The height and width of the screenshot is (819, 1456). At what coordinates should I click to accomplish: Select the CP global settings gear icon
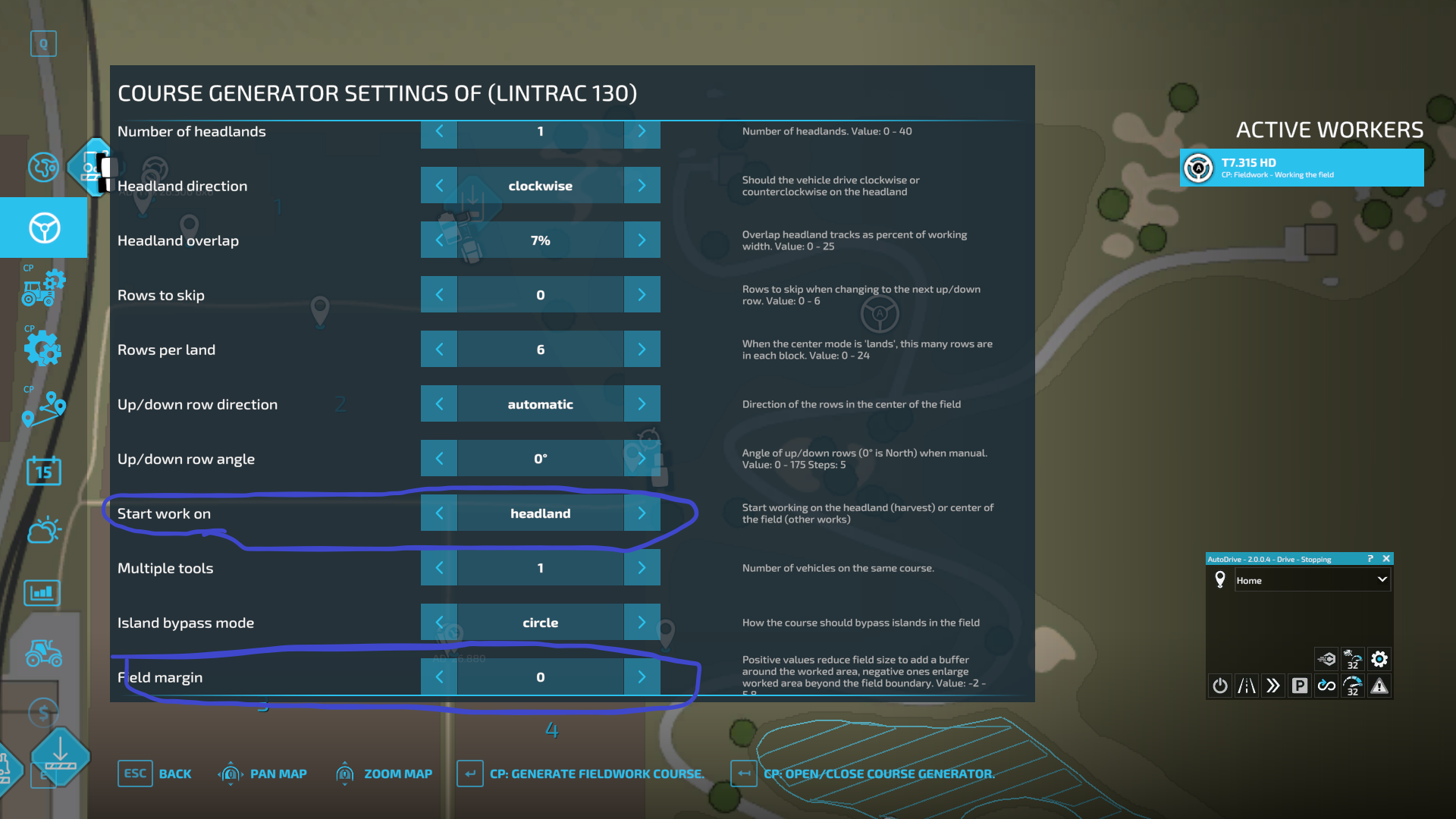click(43, 349)
